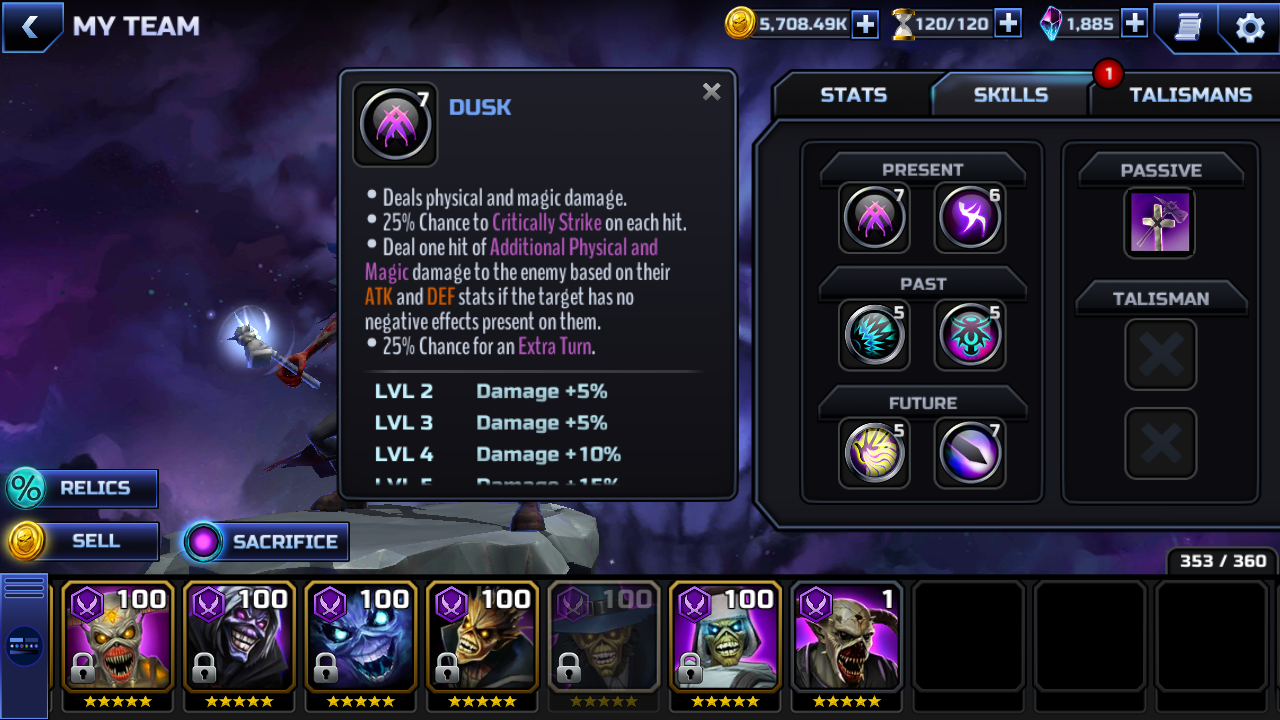
Task: Select the level 7 Dusk skill icon
Action: 874,218
